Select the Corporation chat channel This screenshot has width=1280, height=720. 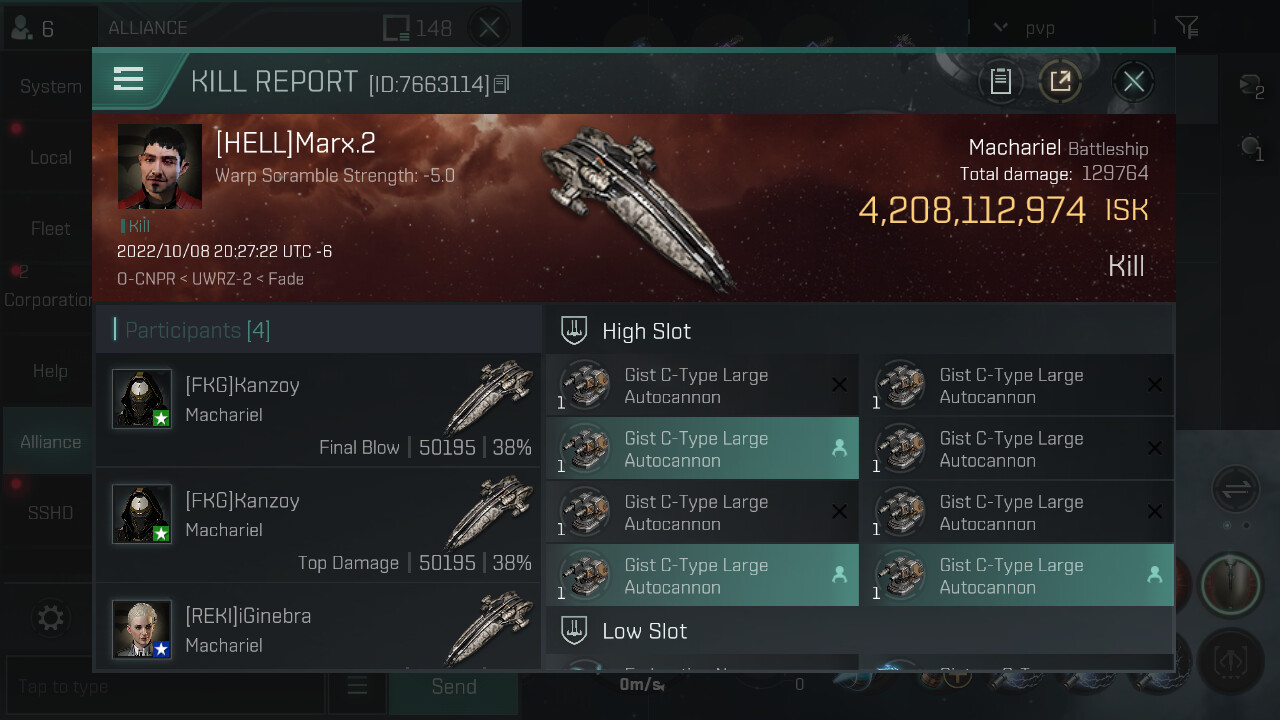pyautogui.click(x=48, y=300)
